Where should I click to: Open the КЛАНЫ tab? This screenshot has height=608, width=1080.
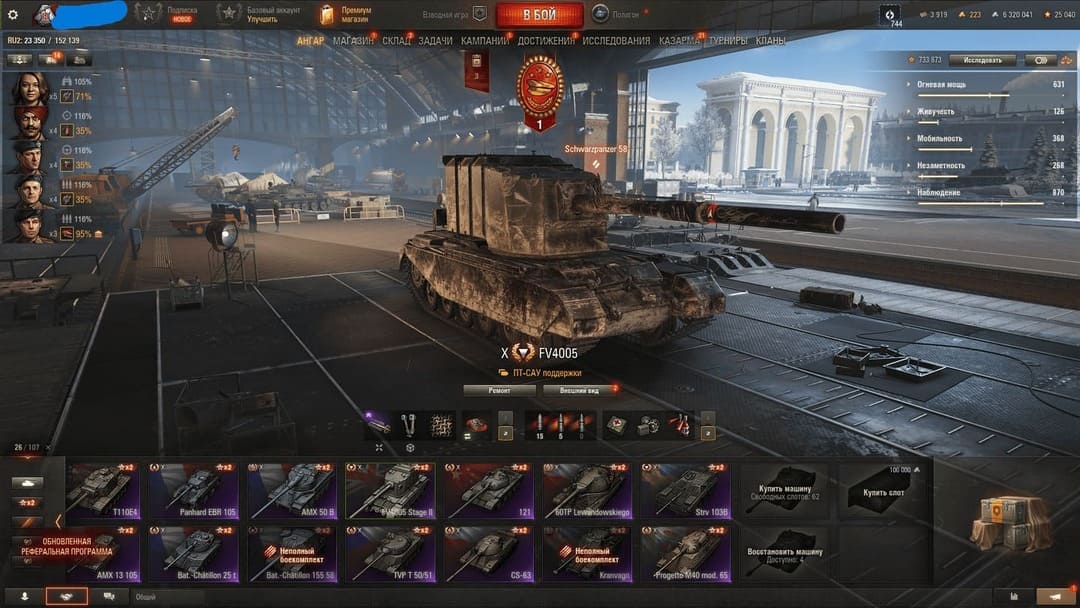coord(770,41)
